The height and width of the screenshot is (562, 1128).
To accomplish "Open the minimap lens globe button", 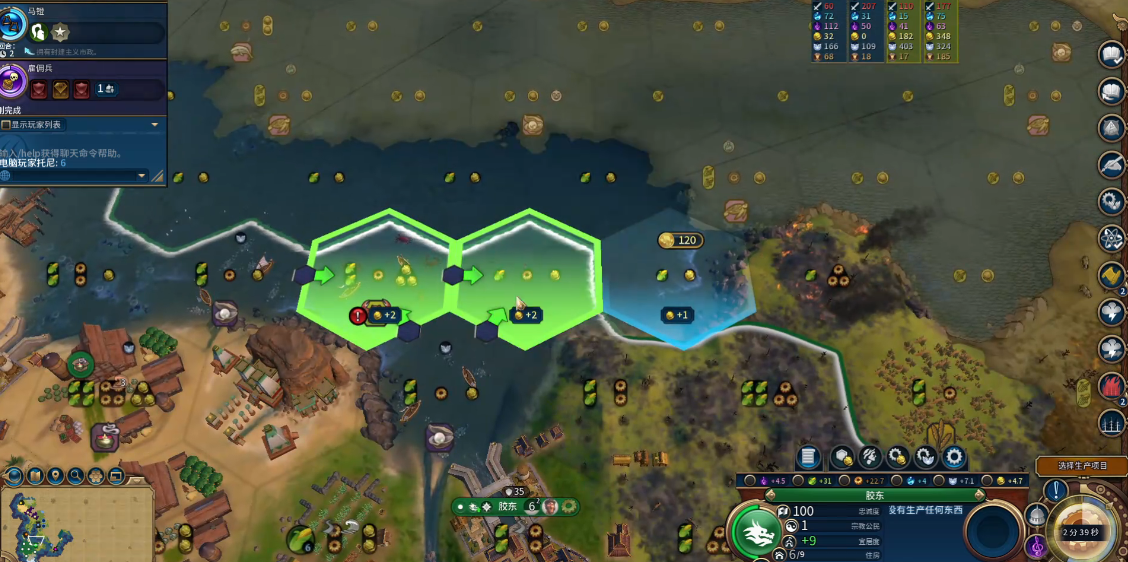I will (x=14, y=476).
